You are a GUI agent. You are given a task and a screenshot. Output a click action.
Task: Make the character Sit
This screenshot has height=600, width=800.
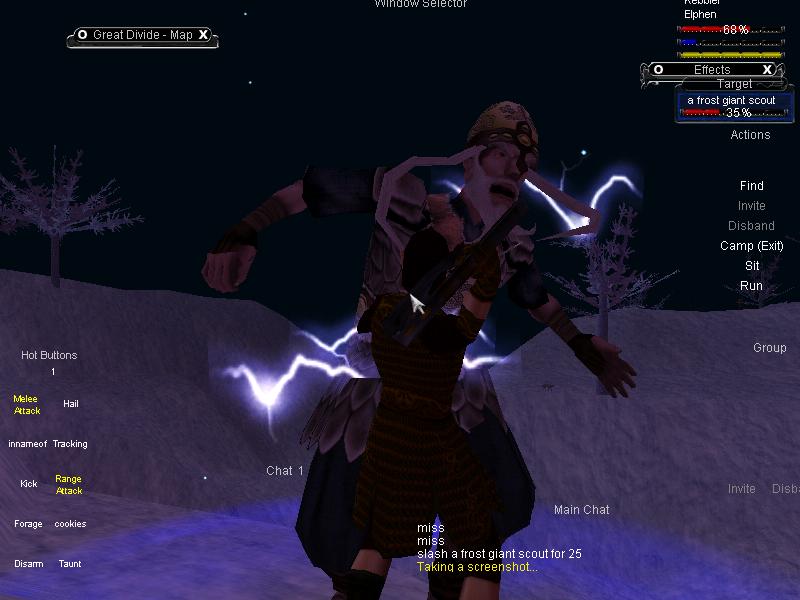(752, 266)
